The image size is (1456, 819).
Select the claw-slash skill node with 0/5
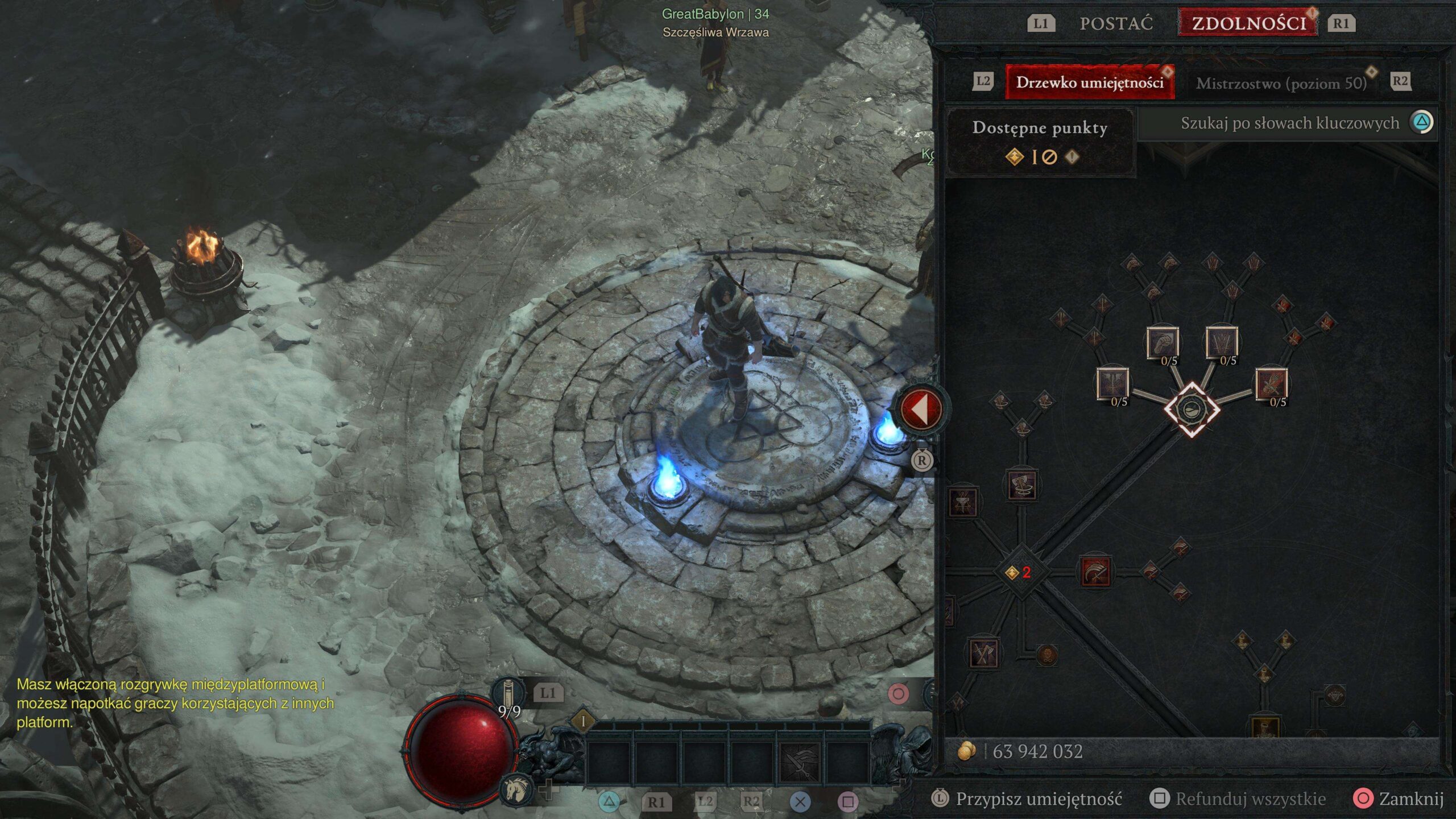click(1222, 342)
